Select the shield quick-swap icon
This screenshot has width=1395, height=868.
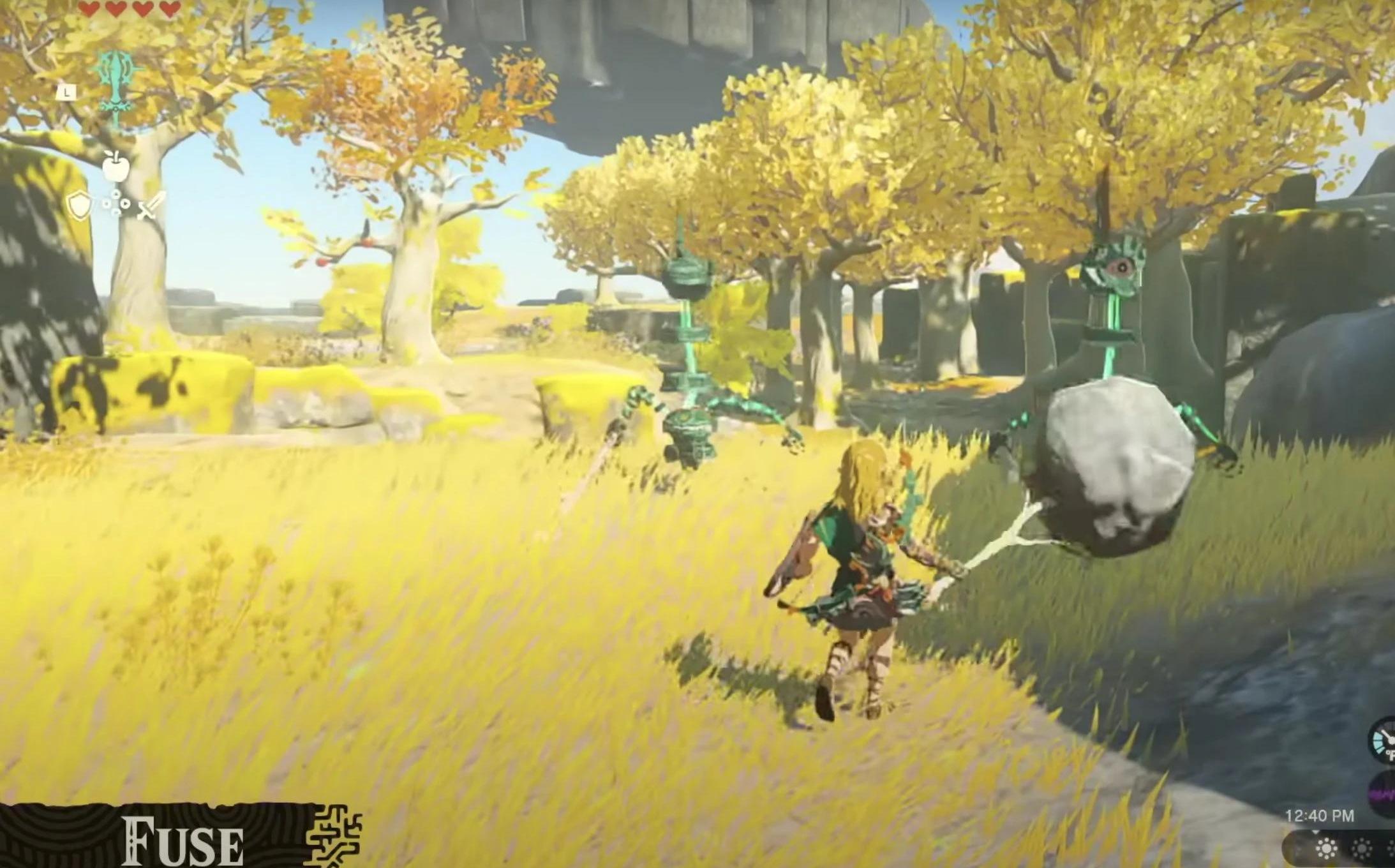click(x=79, y=206)
